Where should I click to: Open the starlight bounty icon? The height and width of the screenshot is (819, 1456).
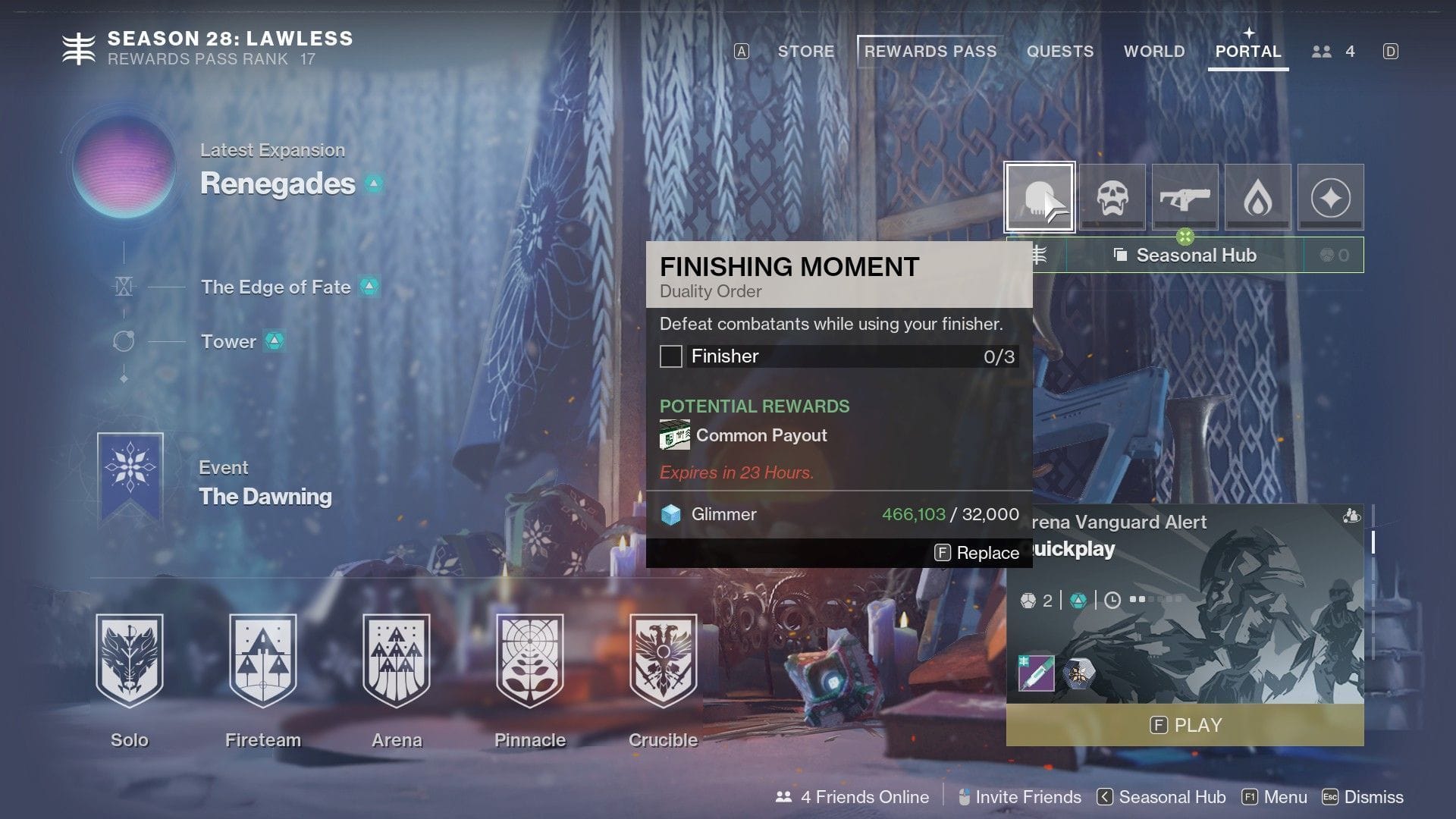coord(1330,196)
